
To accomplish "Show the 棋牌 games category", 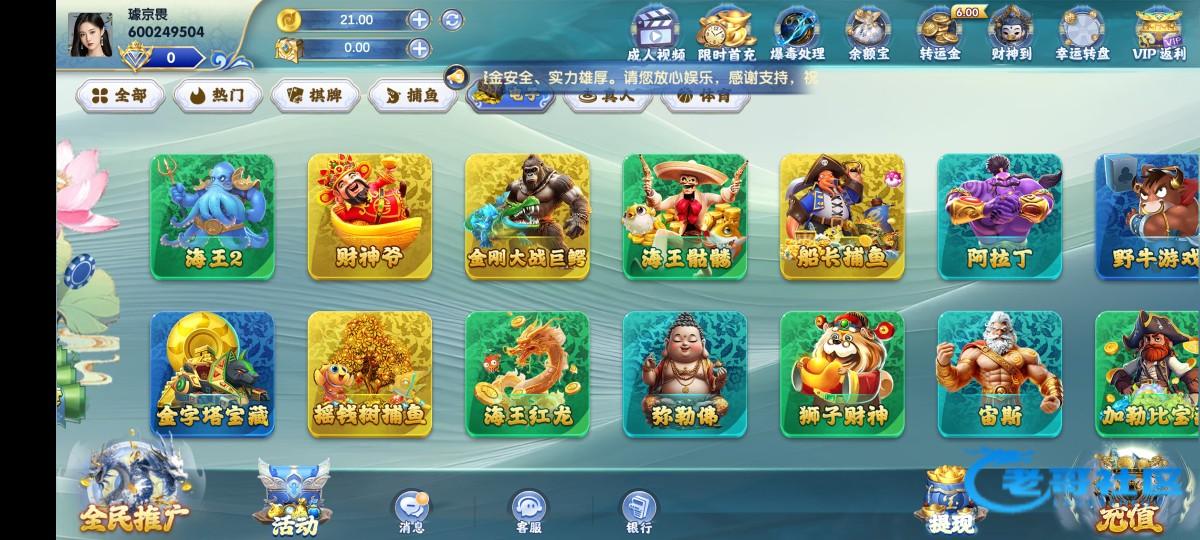I will [315, 95].
